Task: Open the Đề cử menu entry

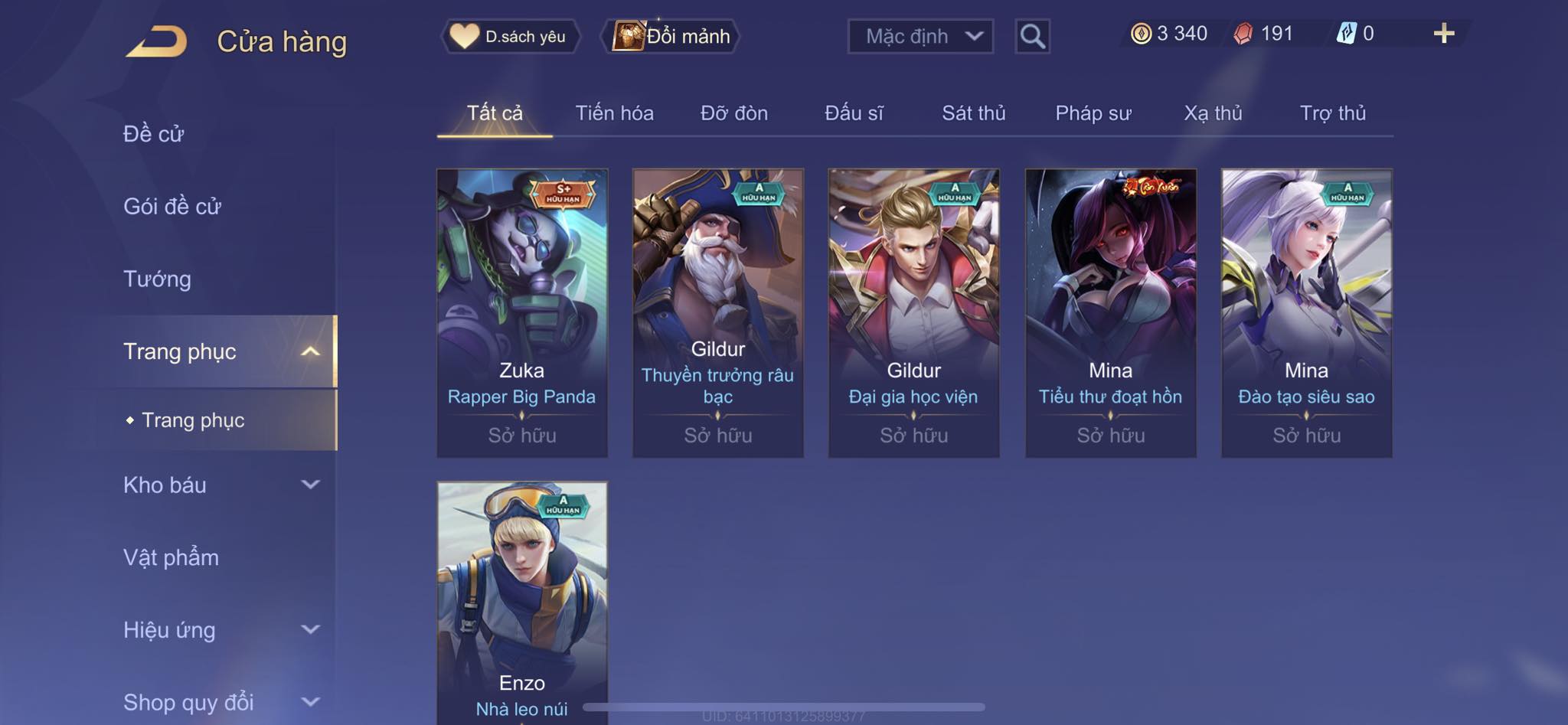Action: (153, 134)
